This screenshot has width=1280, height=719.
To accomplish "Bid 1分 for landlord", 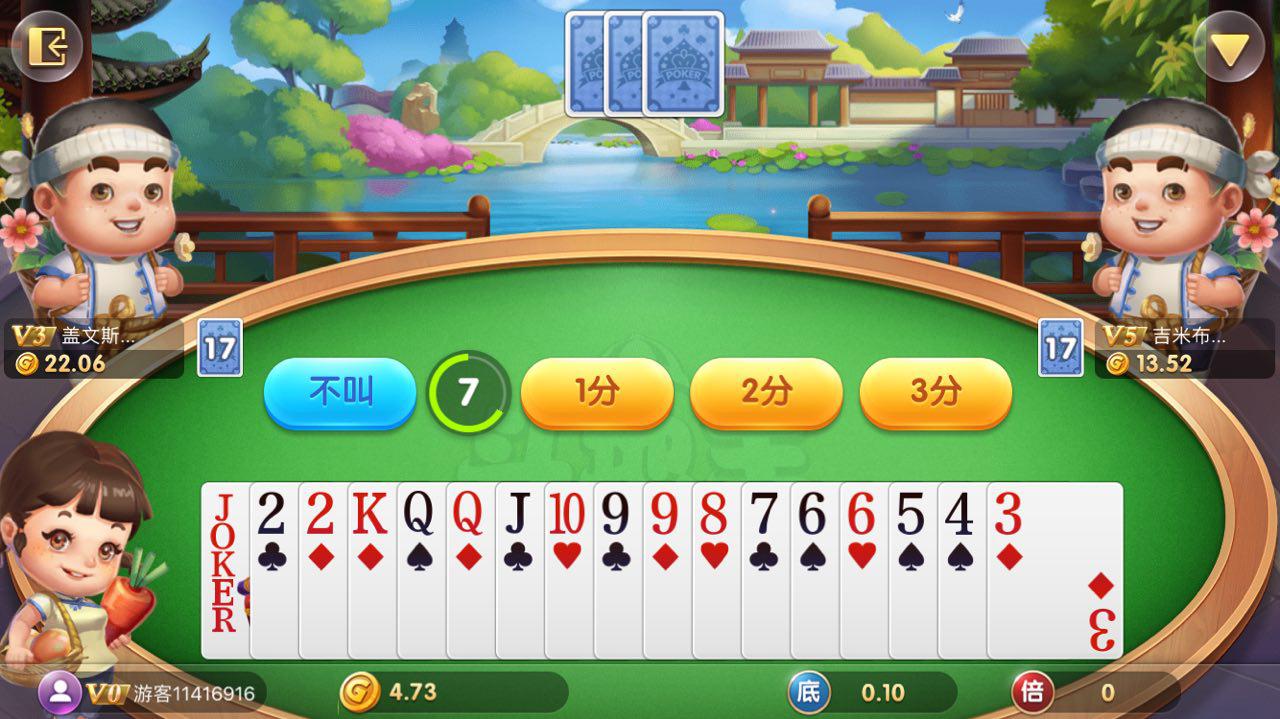I will click(597, 393).
